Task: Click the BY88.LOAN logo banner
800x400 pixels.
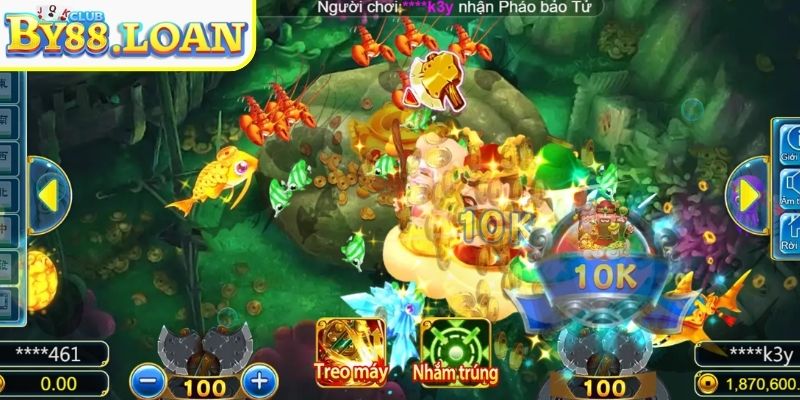Action: point(125,34)
